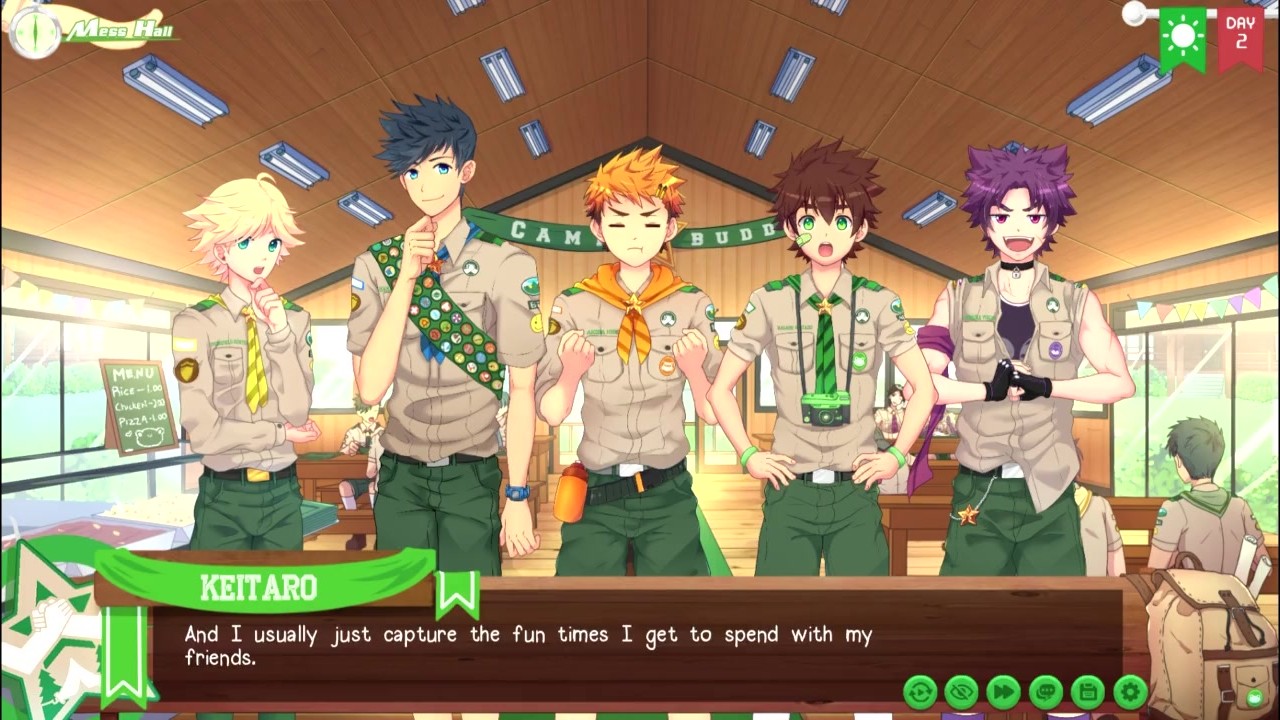This screenshot has width=1280, height=720.
Task: Toggle auto-play dialogue mode
Action: [920, 691]
